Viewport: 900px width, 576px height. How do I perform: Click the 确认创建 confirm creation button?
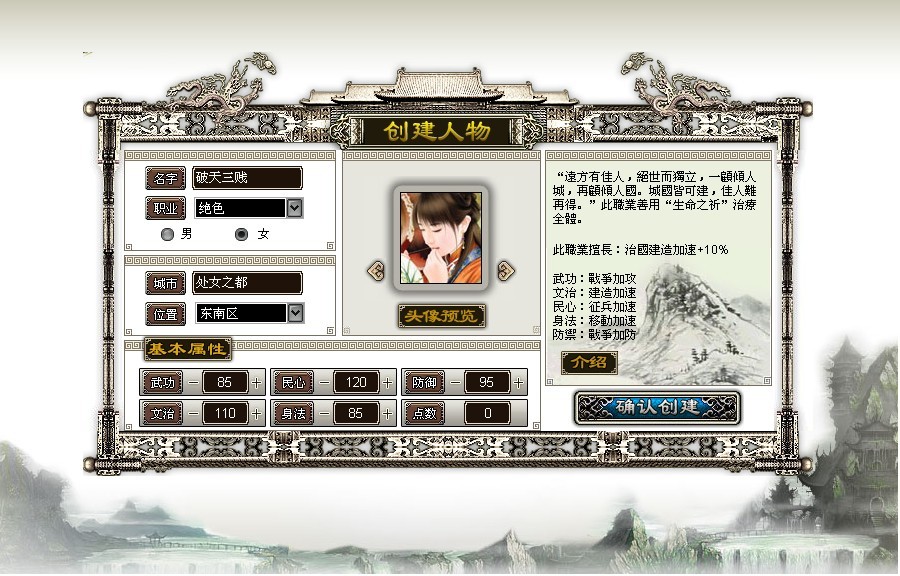(x=657, y=407)
